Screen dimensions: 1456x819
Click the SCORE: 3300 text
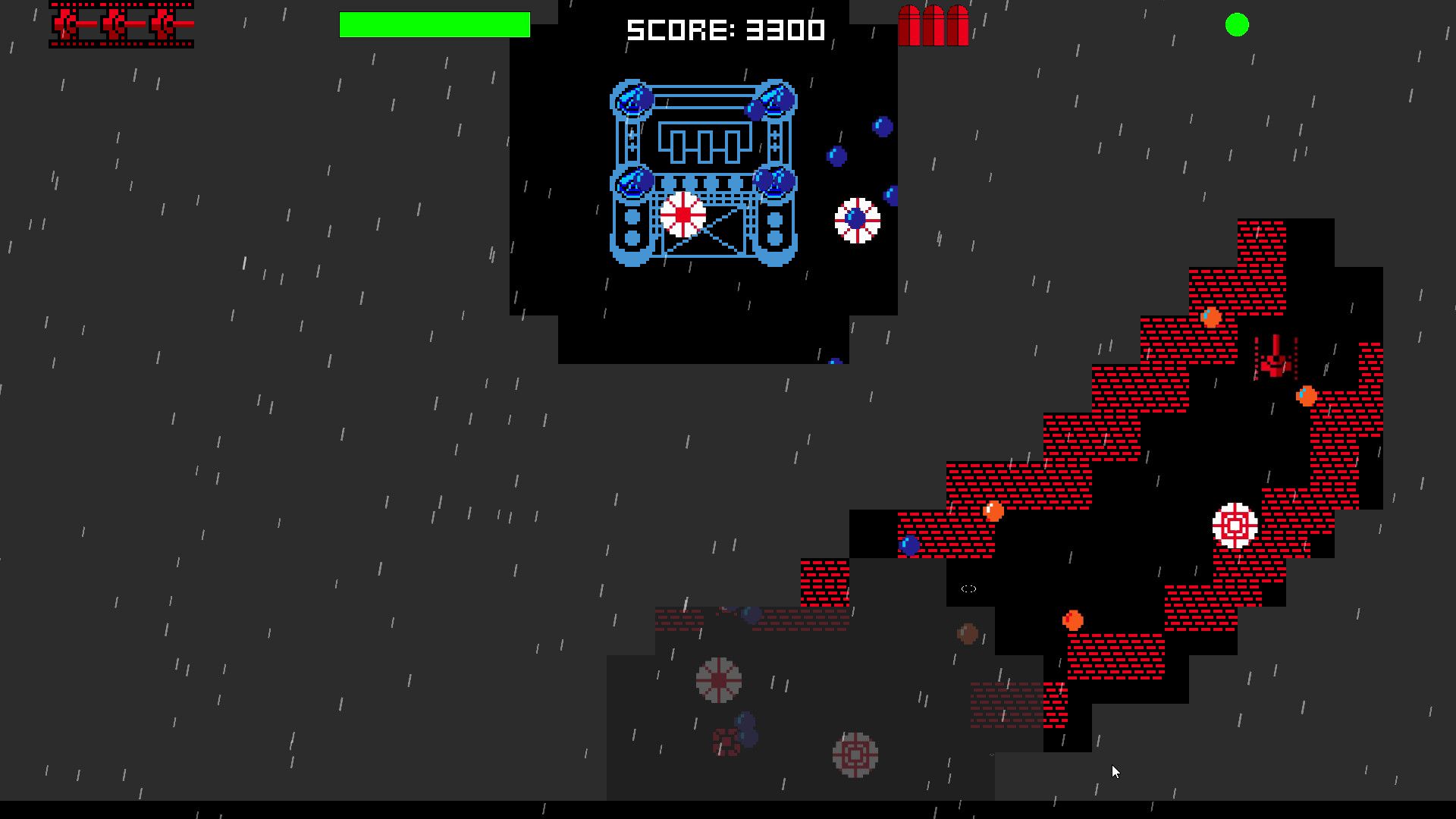[725, 30]
